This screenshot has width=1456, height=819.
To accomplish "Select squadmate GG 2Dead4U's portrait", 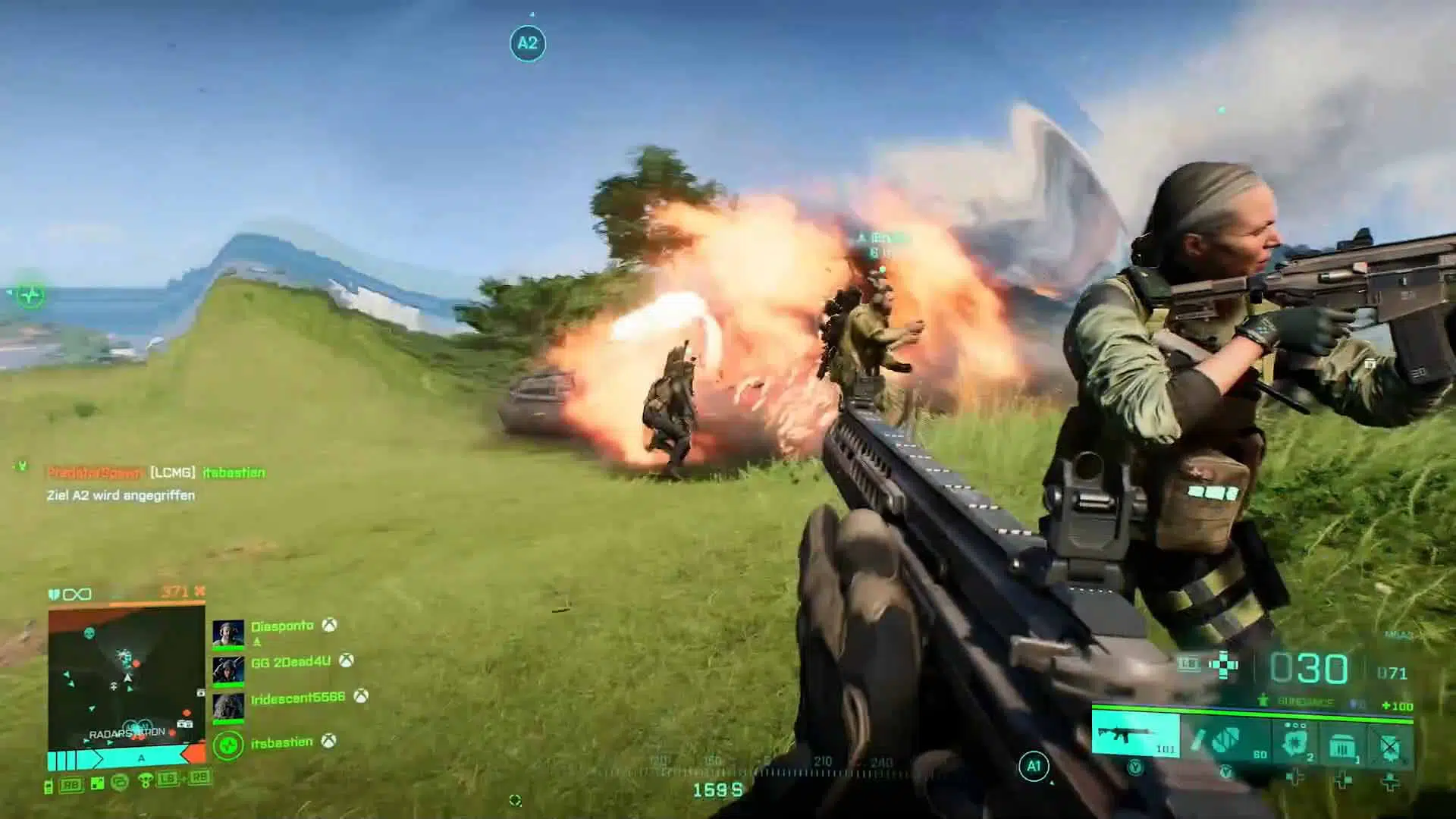I will (x=227, y=670).
